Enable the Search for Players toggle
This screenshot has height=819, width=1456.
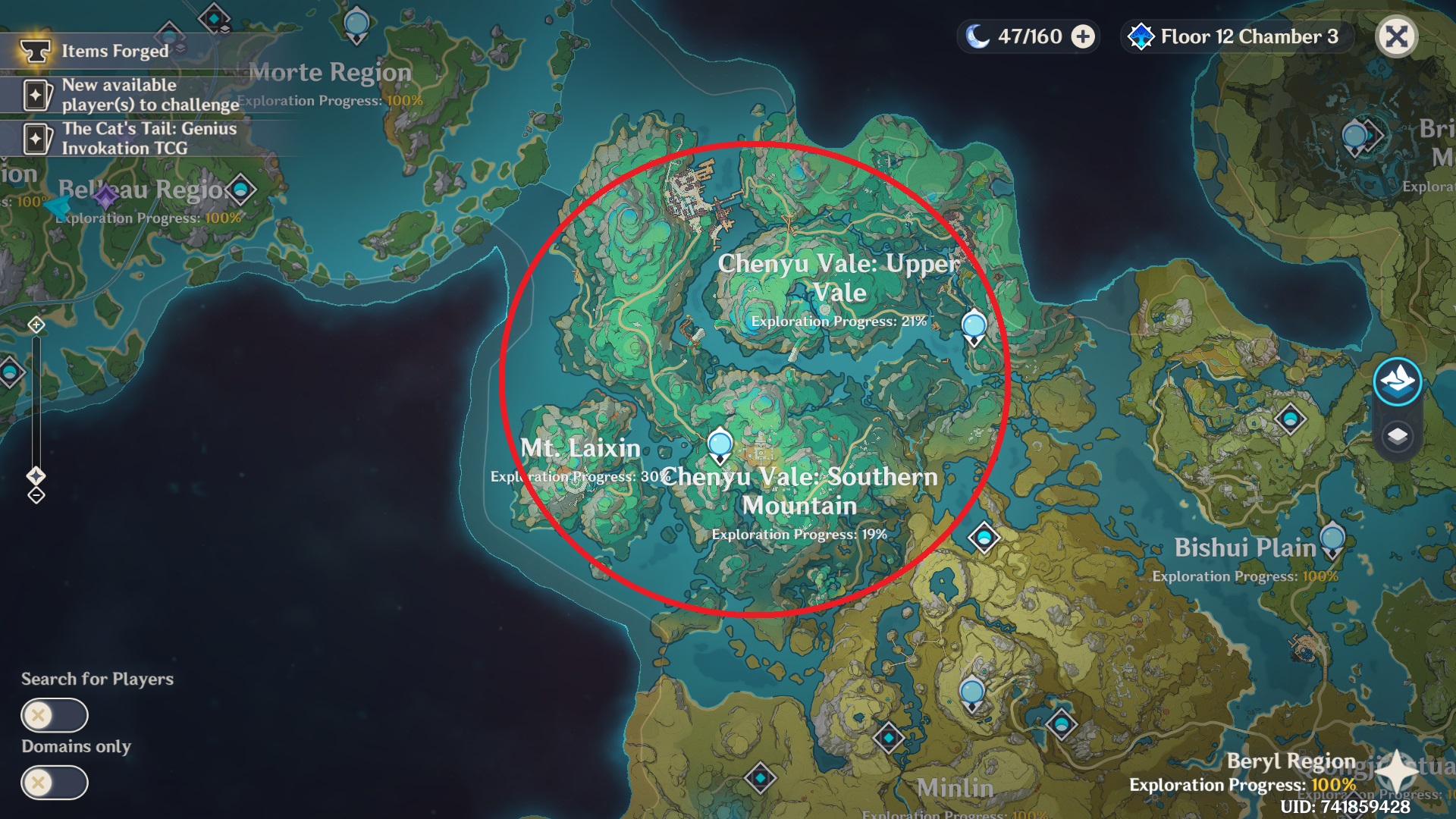coord(54,714)
